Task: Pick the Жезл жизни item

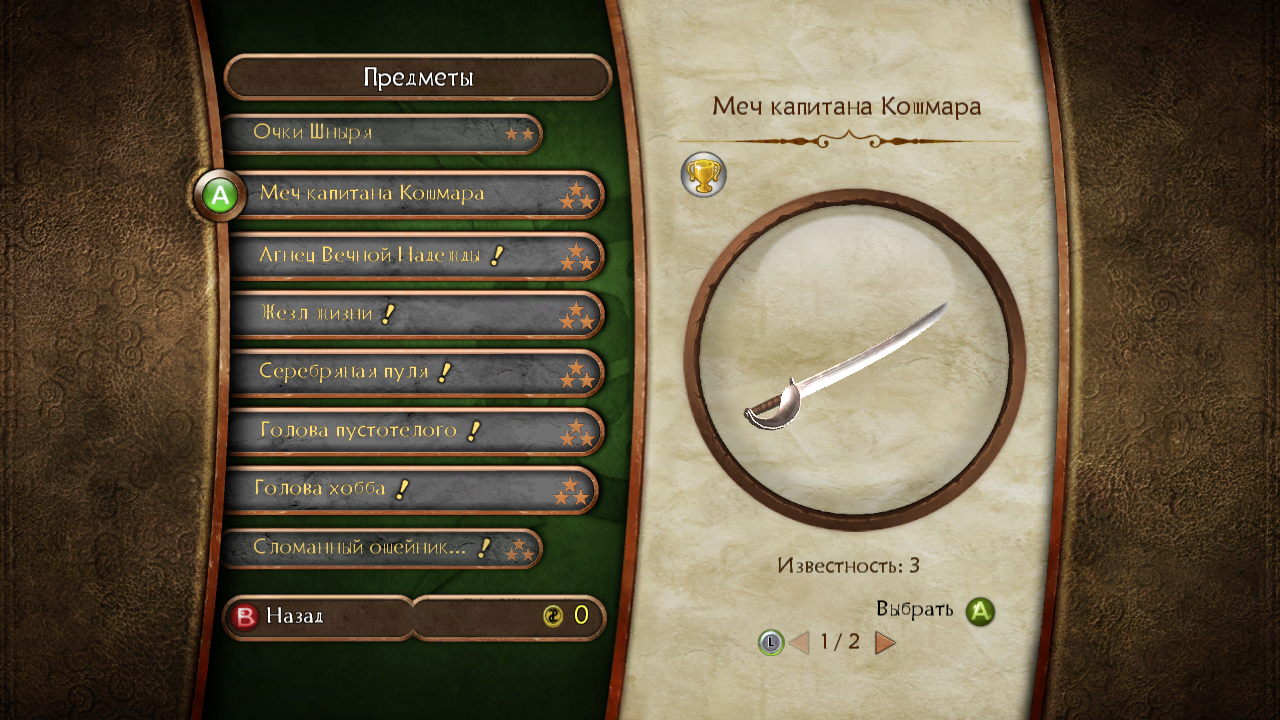Action: [415, 314]
